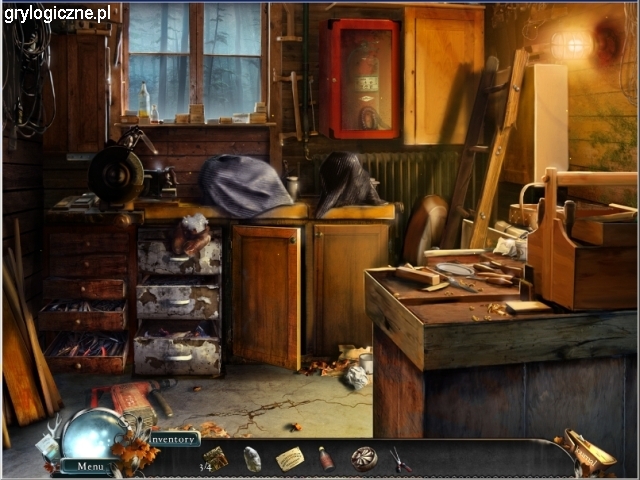Open the Menu button

point(90,466)
